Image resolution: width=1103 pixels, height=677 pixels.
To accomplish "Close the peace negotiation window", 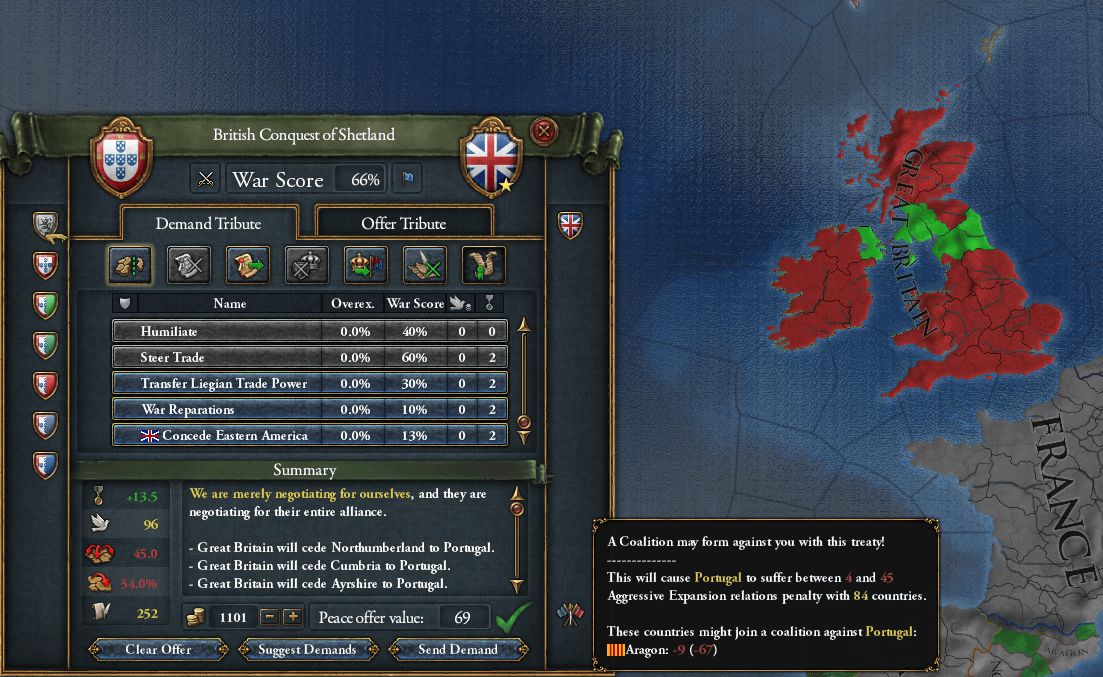I will [543, 131].
